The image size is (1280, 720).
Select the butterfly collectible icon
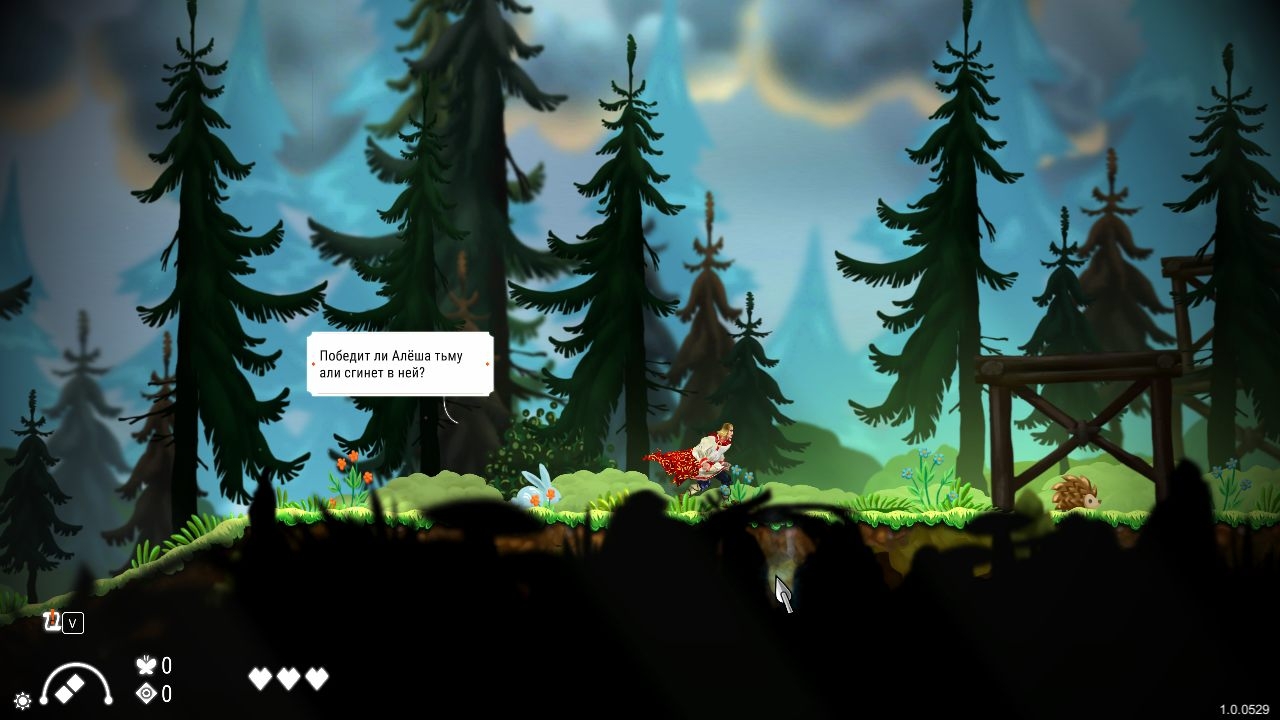point(146,665)
